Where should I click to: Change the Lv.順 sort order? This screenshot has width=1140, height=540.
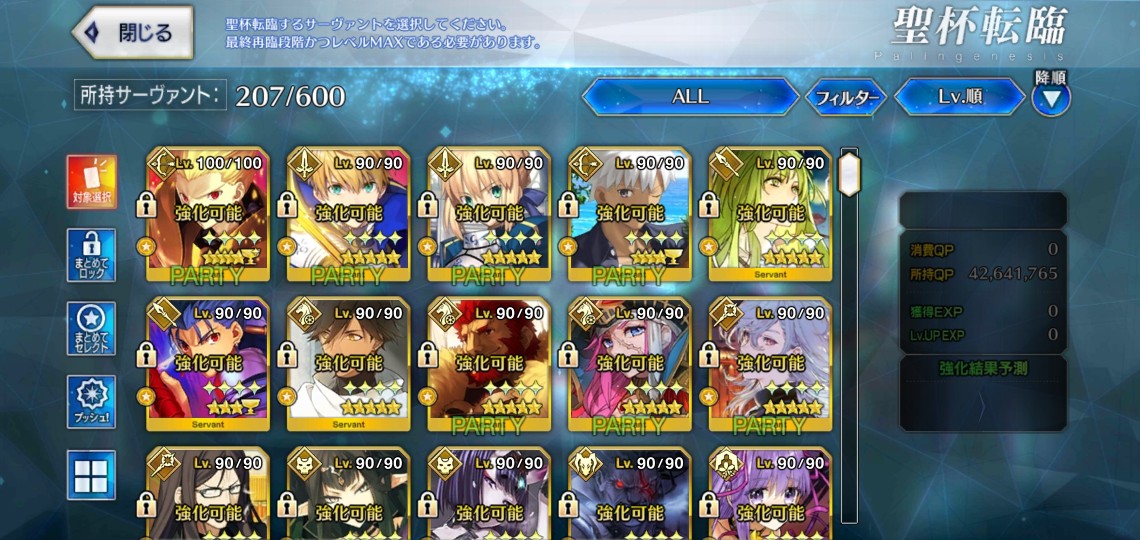959,98
